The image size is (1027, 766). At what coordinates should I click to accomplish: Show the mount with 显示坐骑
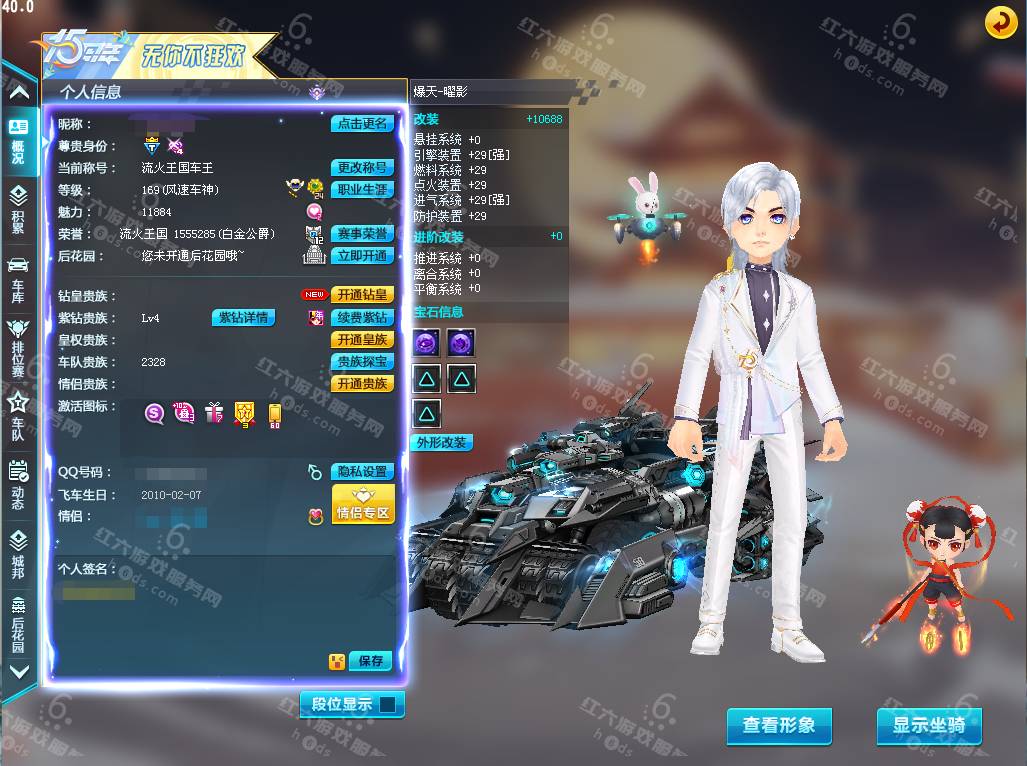point(929,726)
